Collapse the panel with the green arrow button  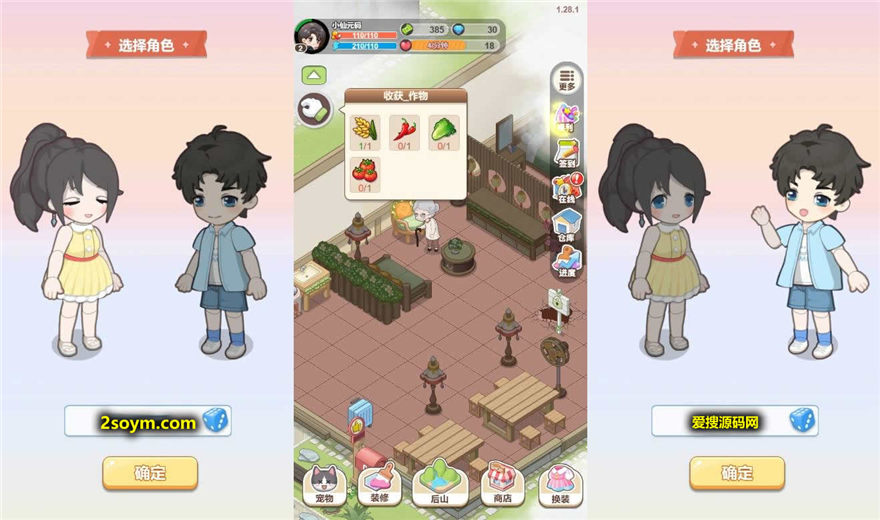pos(314,75)
